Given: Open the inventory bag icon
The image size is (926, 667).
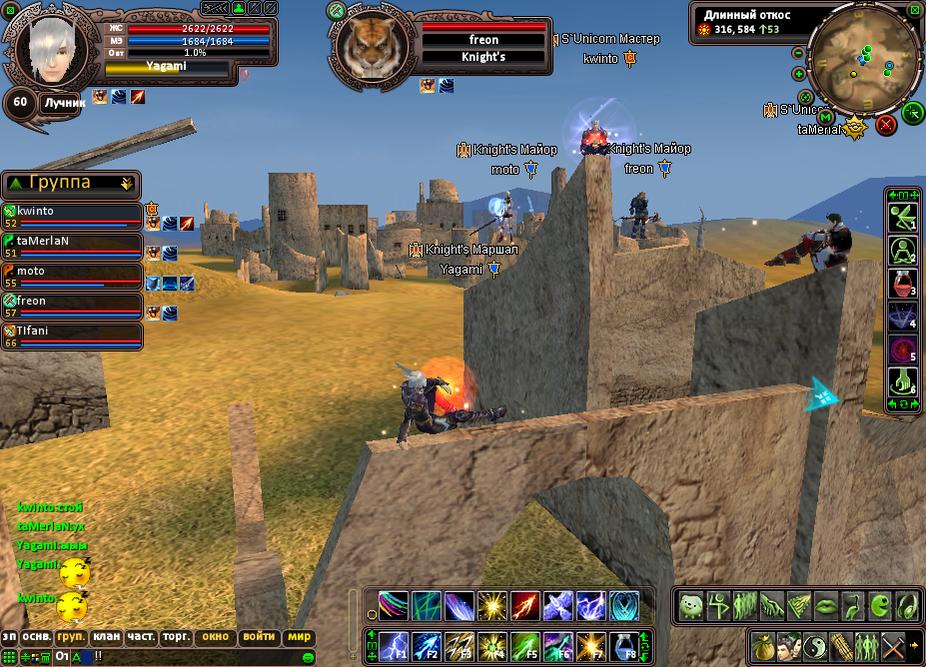Looking at the screenshot, I should [x=764, y=645].
